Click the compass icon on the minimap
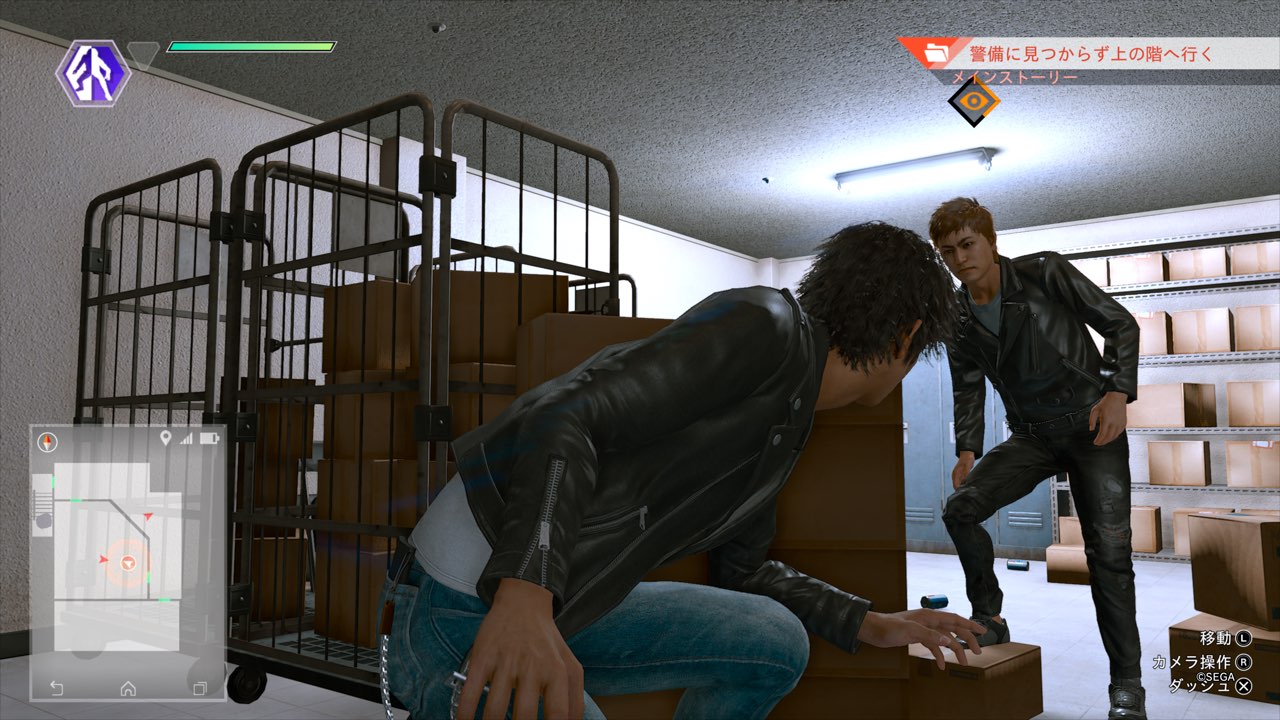Image resolution: width=1280 pixels, height=720 pixels. tap(48, 440)
